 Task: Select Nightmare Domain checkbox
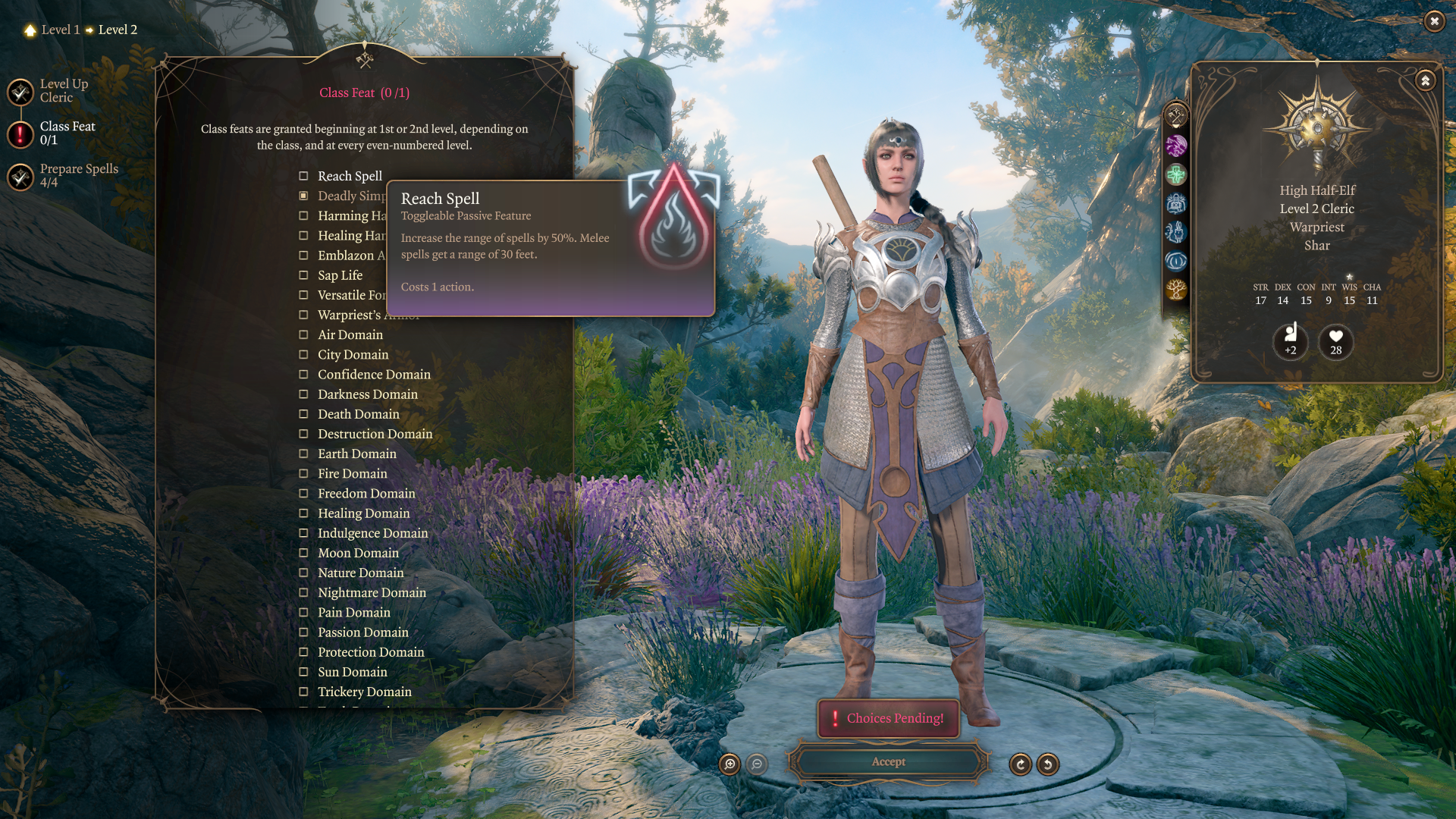pos(303,593)
